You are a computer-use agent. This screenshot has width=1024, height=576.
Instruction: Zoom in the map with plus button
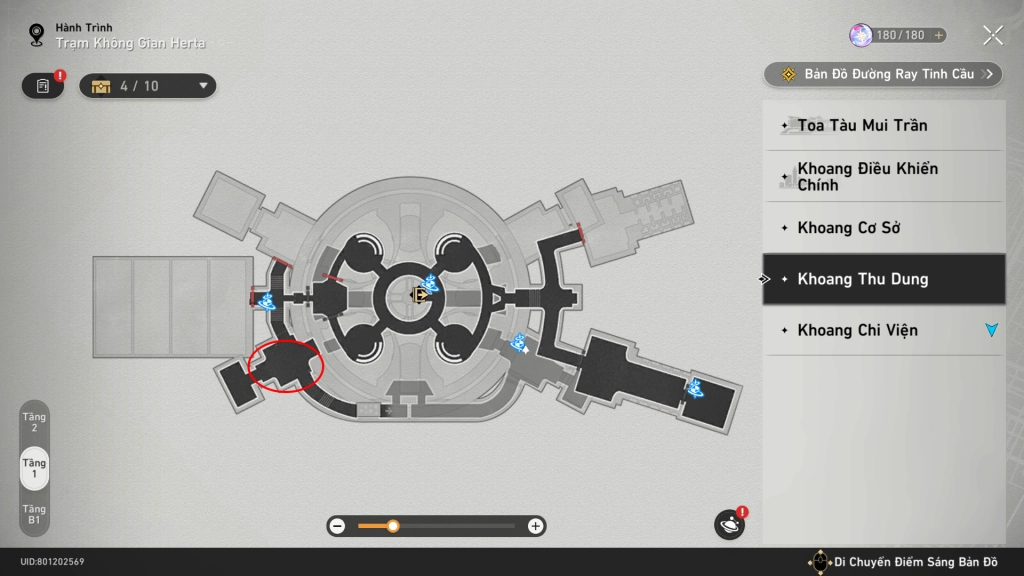tap(536, 526)
